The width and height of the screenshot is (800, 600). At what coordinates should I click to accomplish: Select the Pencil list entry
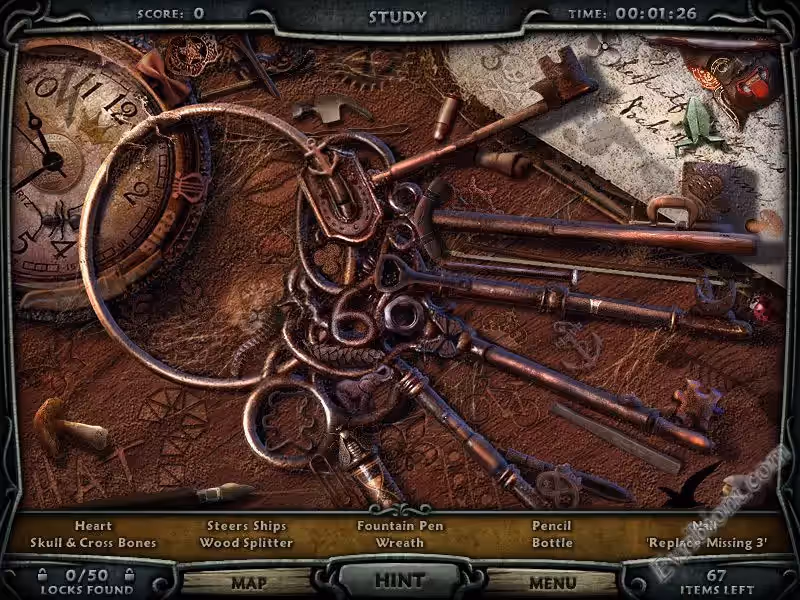(552, 526)
